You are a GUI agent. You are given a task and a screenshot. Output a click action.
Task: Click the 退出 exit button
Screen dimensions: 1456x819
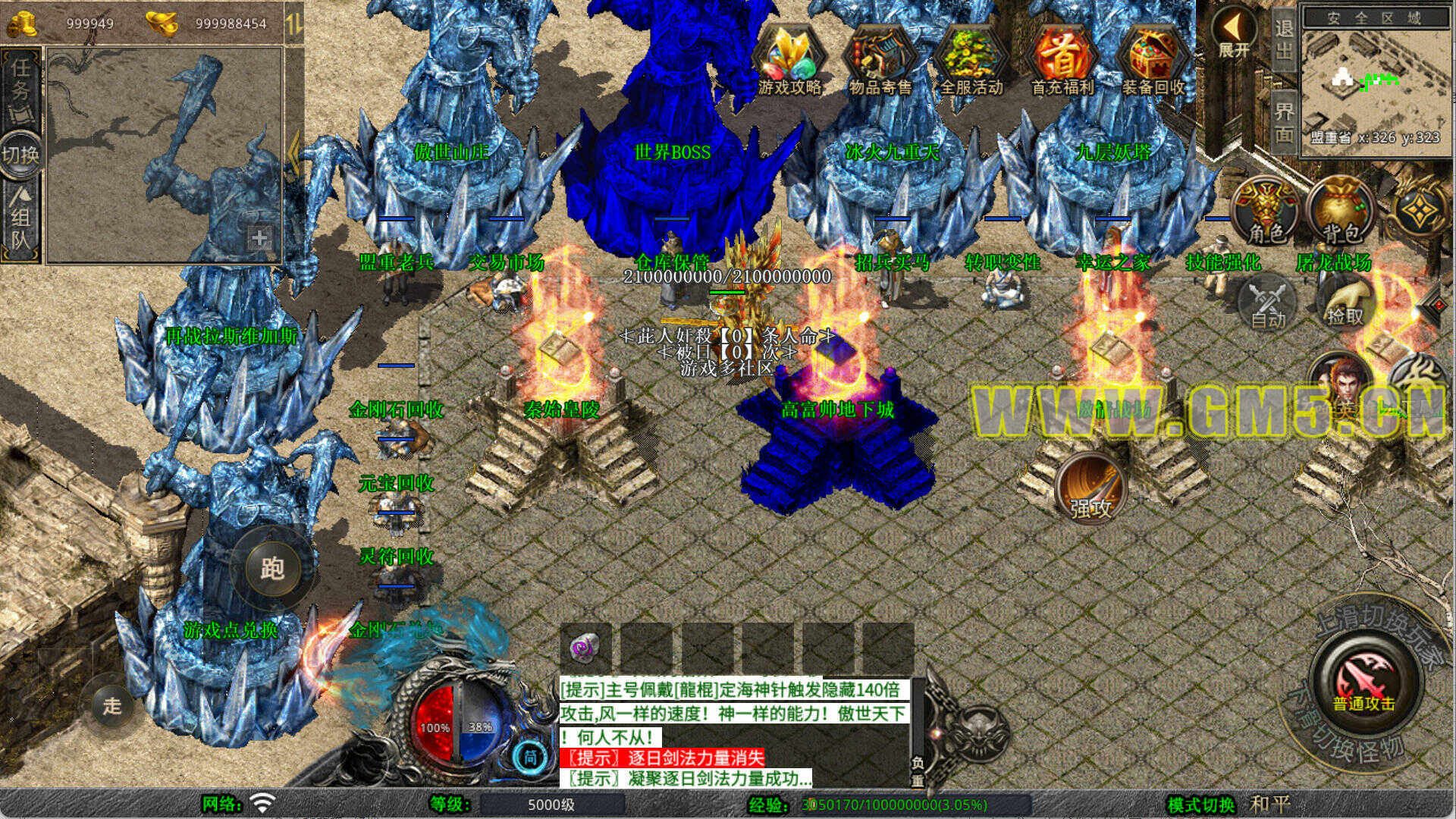coord(1283,39)
